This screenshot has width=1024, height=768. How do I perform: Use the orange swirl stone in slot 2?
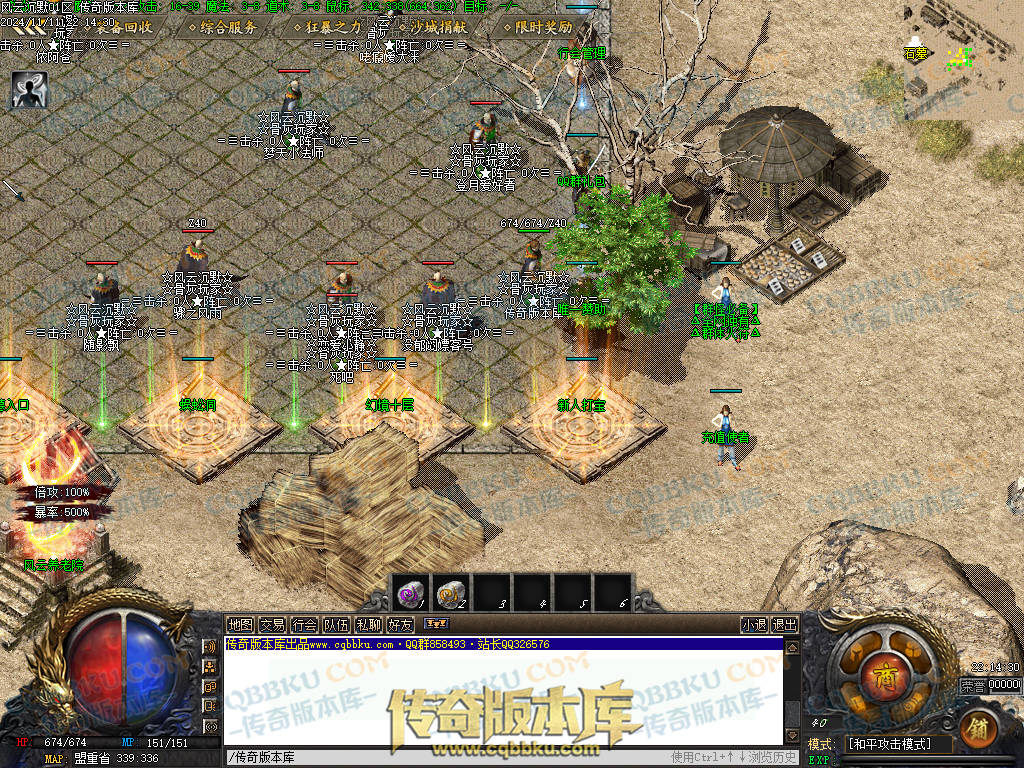click(x=450, y=594)
